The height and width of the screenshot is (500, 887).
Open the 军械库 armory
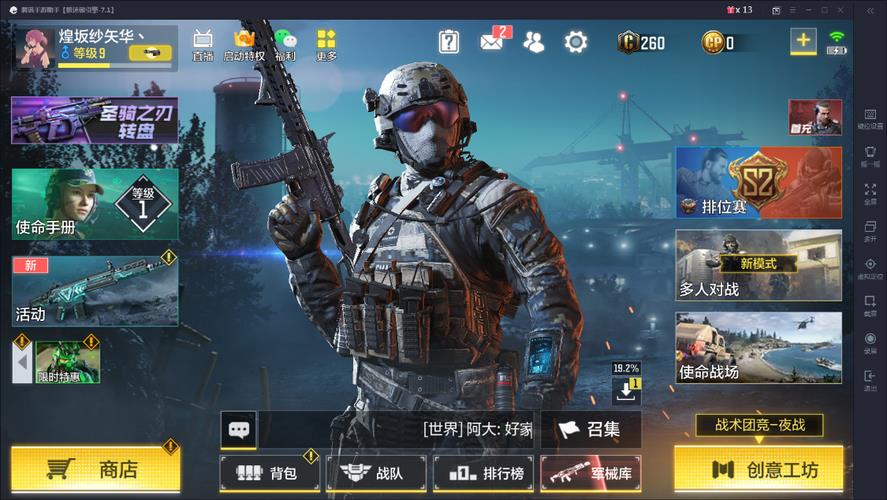point(590,472)
